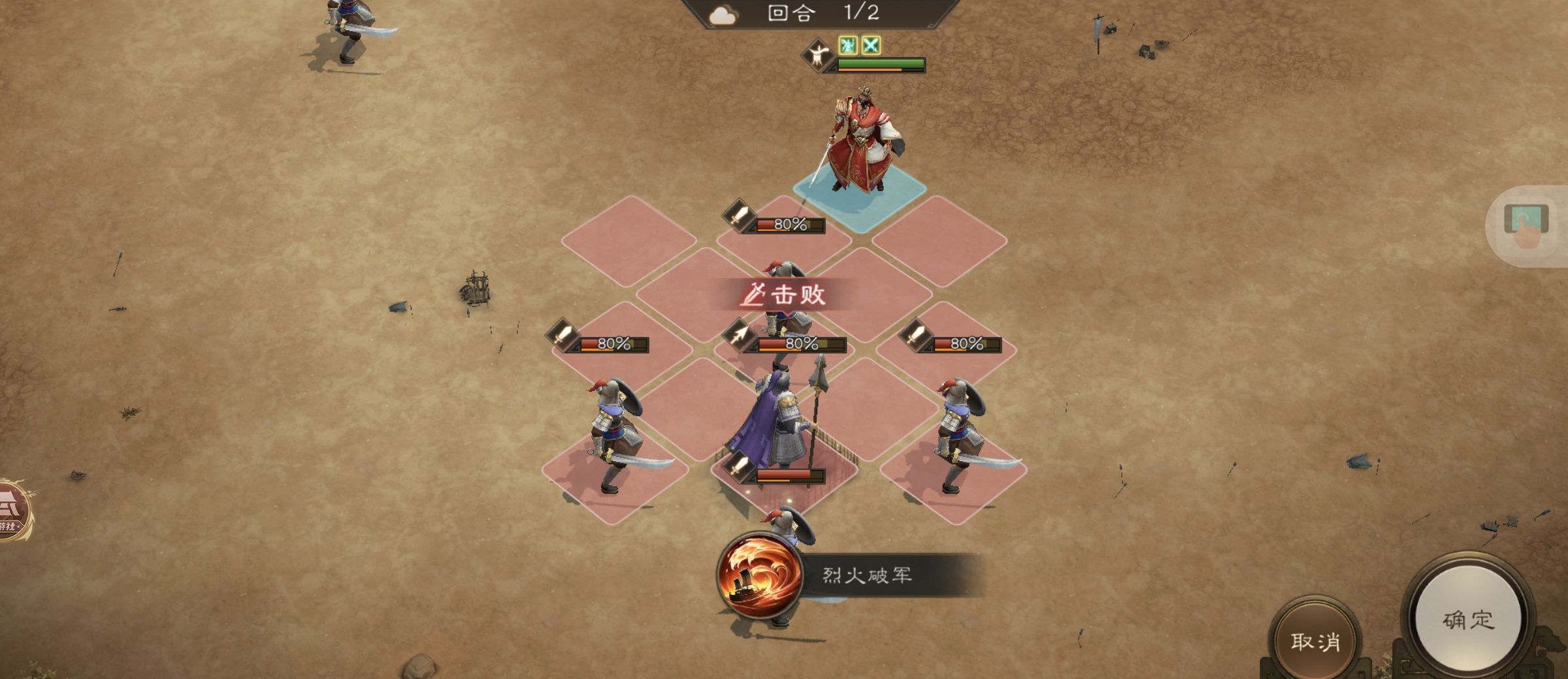
Task: Click the enemy commander's green health bar
Action: 882,65
